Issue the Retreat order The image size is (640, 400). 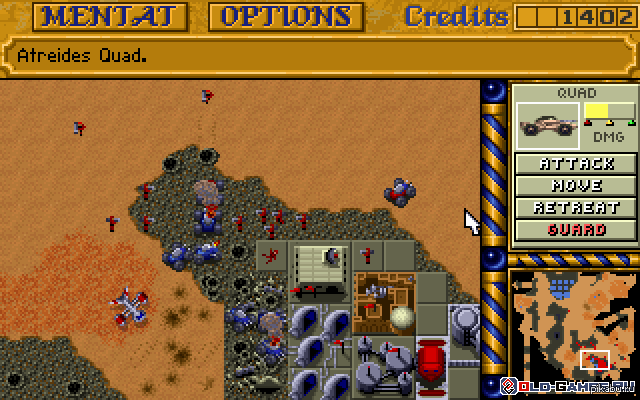pos(576,208)
